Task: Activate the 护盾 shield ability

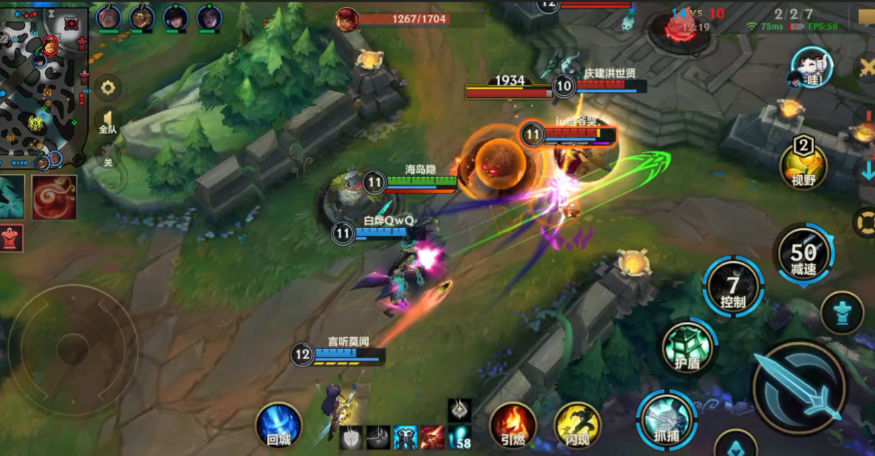Action: click(x=687, y=347)
